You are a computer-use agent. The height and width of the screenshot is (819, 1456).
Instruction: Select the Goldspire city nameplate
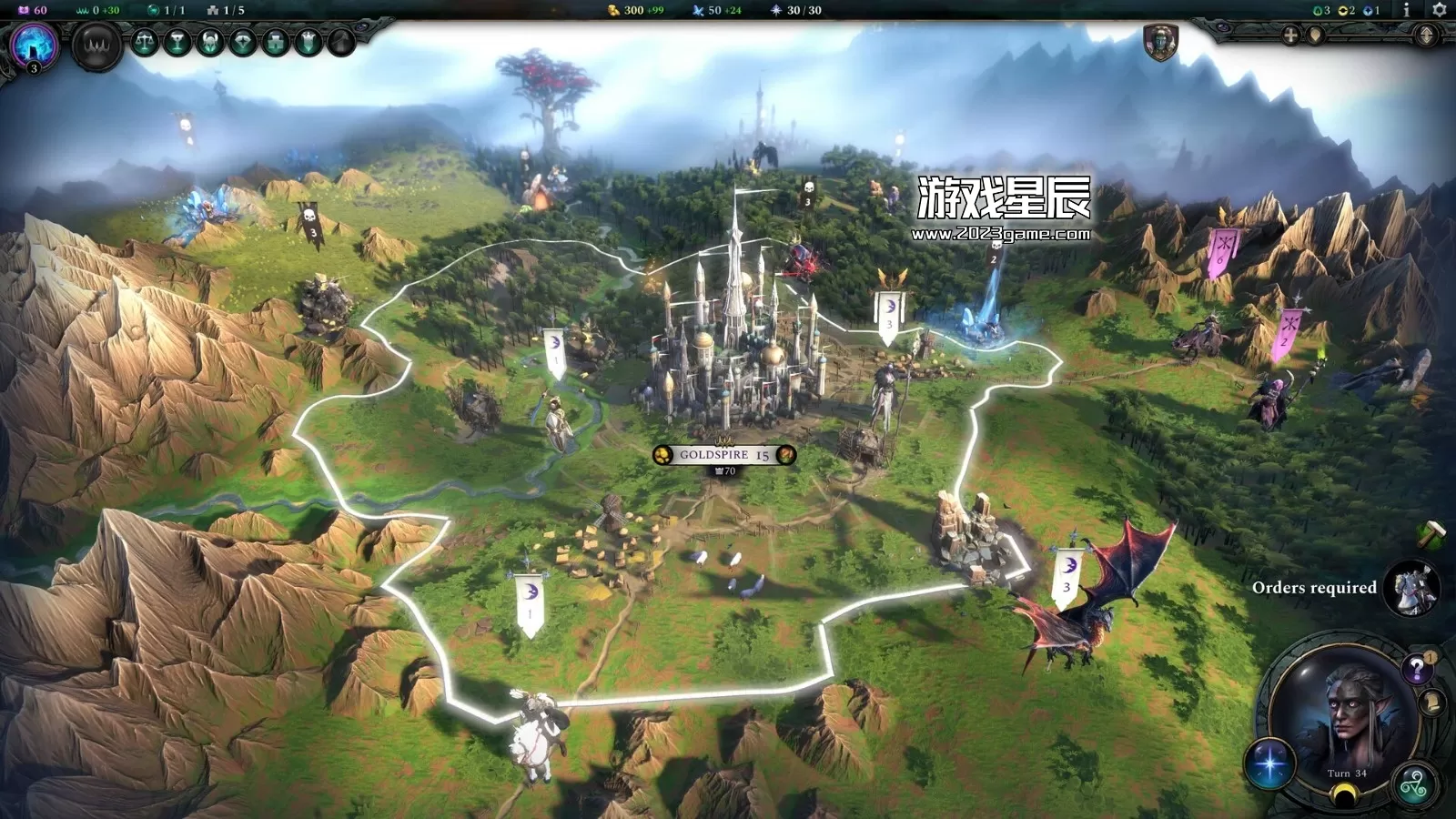tap(724, 454)
